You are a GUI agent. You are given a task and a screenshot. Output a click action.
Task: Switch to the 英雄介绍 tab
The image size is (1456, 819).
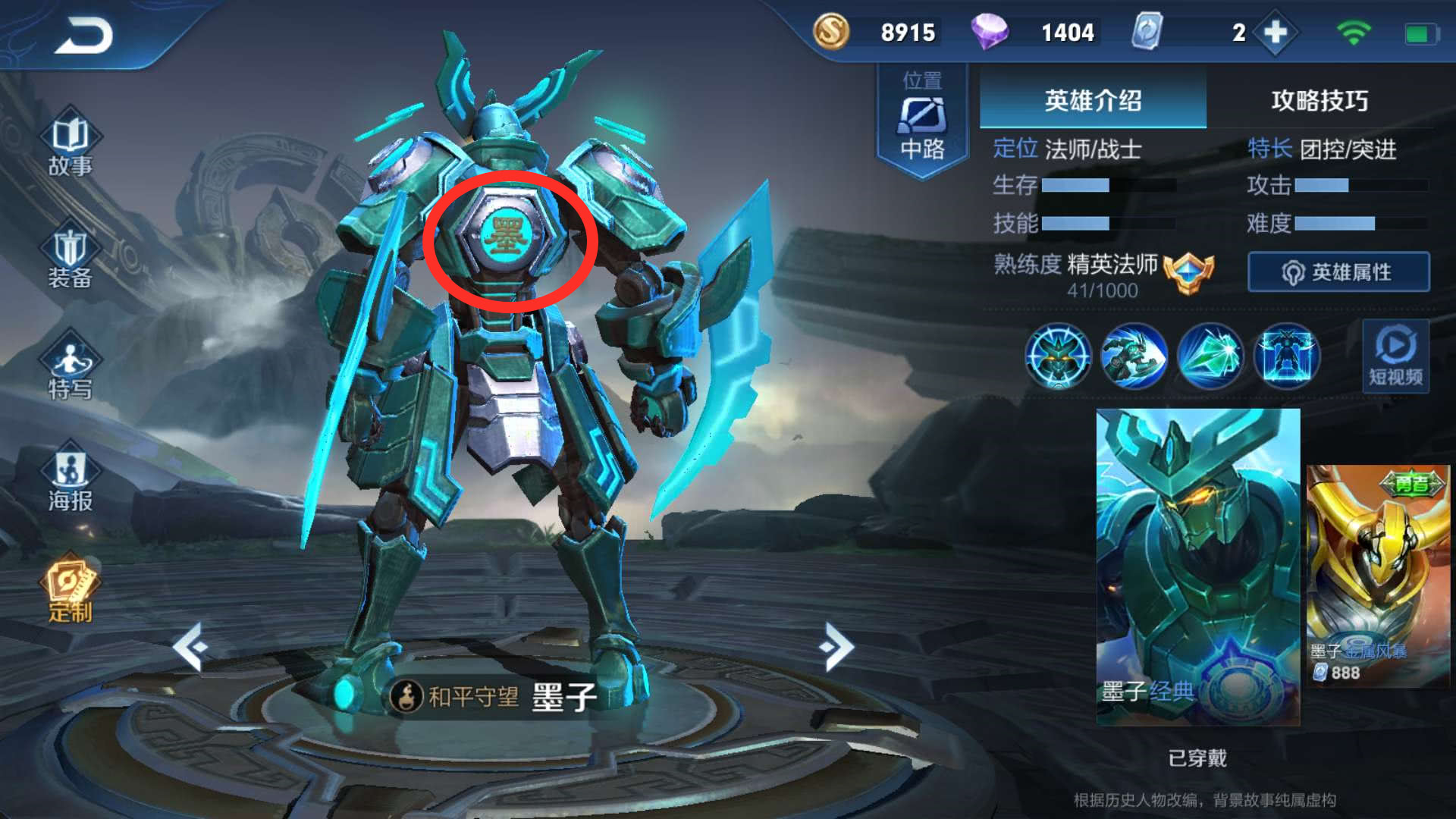[x=1092, y=100]
